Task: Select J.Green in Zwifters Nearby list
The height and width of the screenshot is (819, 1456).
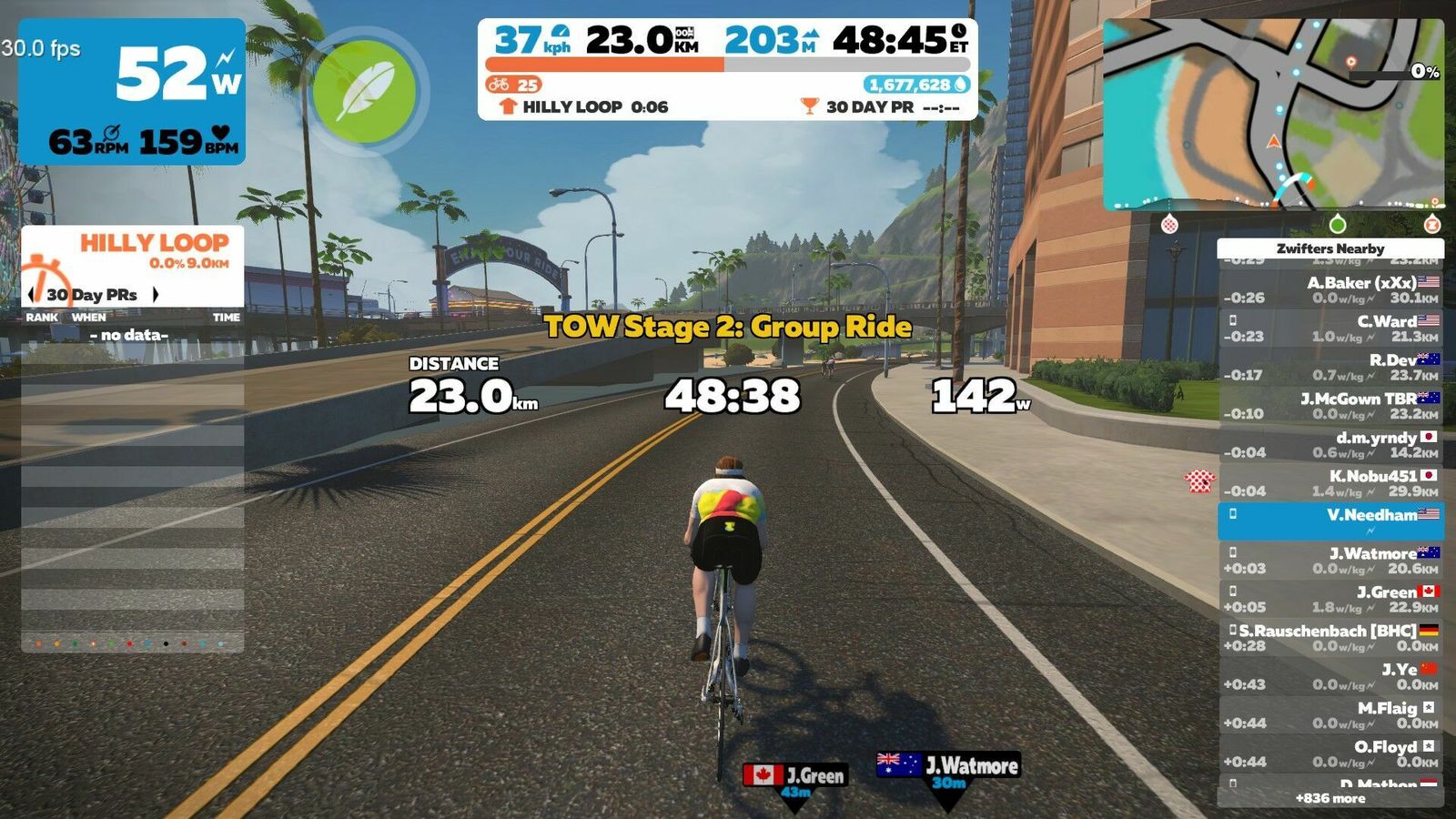Action: tap(1330, 599)
